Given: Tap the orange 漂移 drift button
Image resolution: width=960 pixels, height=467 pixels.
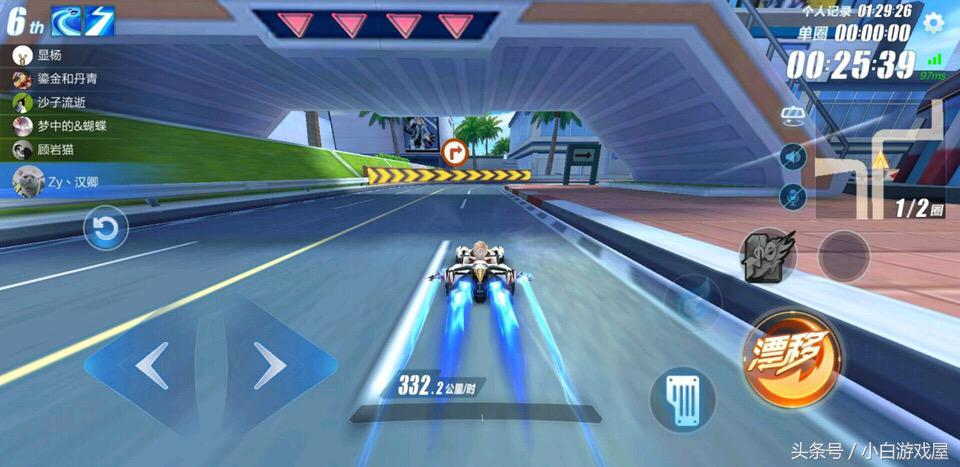Looking at the screenshot, I should 791,356.
